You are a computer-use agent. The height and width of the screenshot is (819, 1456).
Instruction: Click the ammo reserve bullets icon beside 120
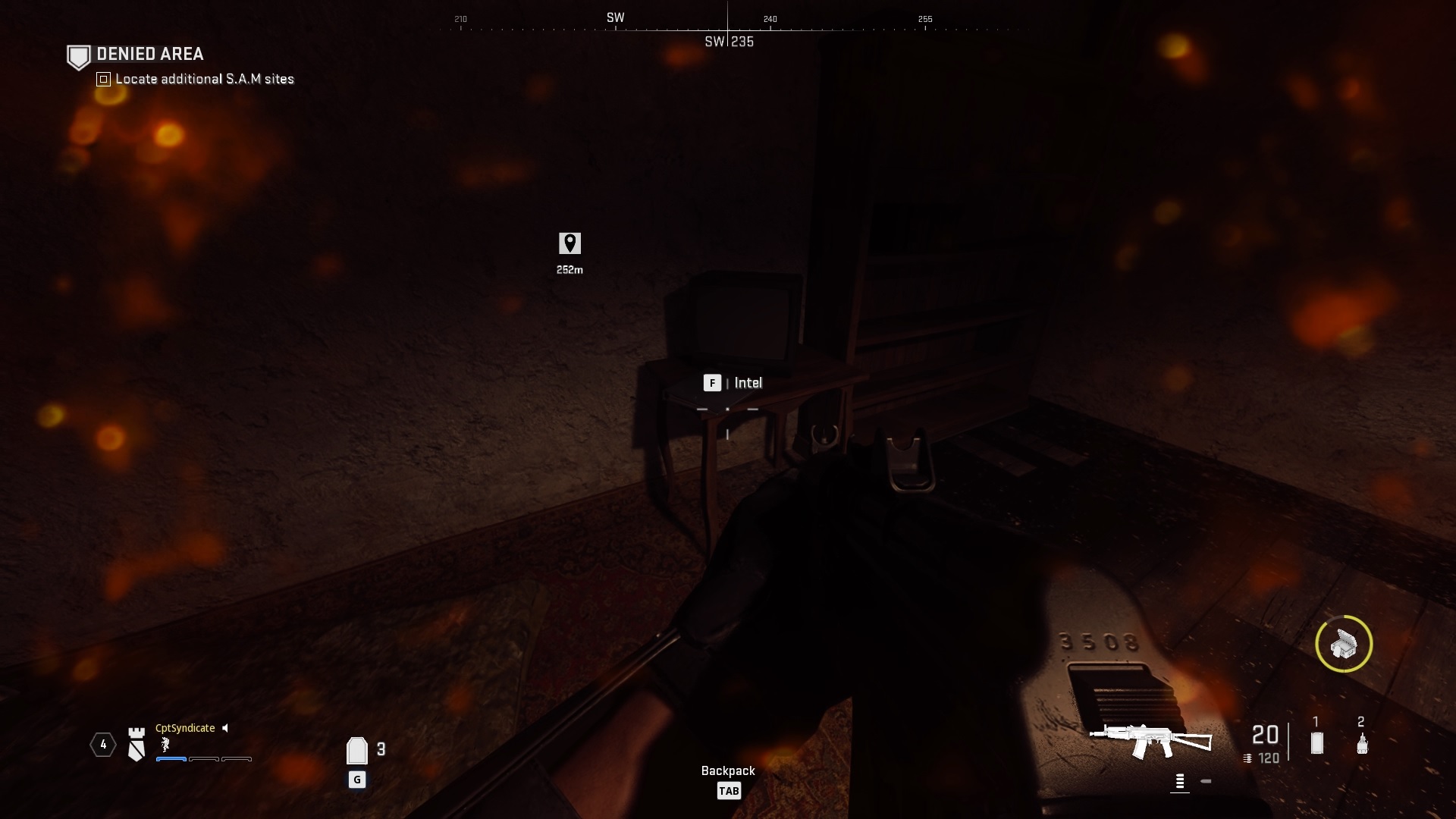pos(1247,758)
